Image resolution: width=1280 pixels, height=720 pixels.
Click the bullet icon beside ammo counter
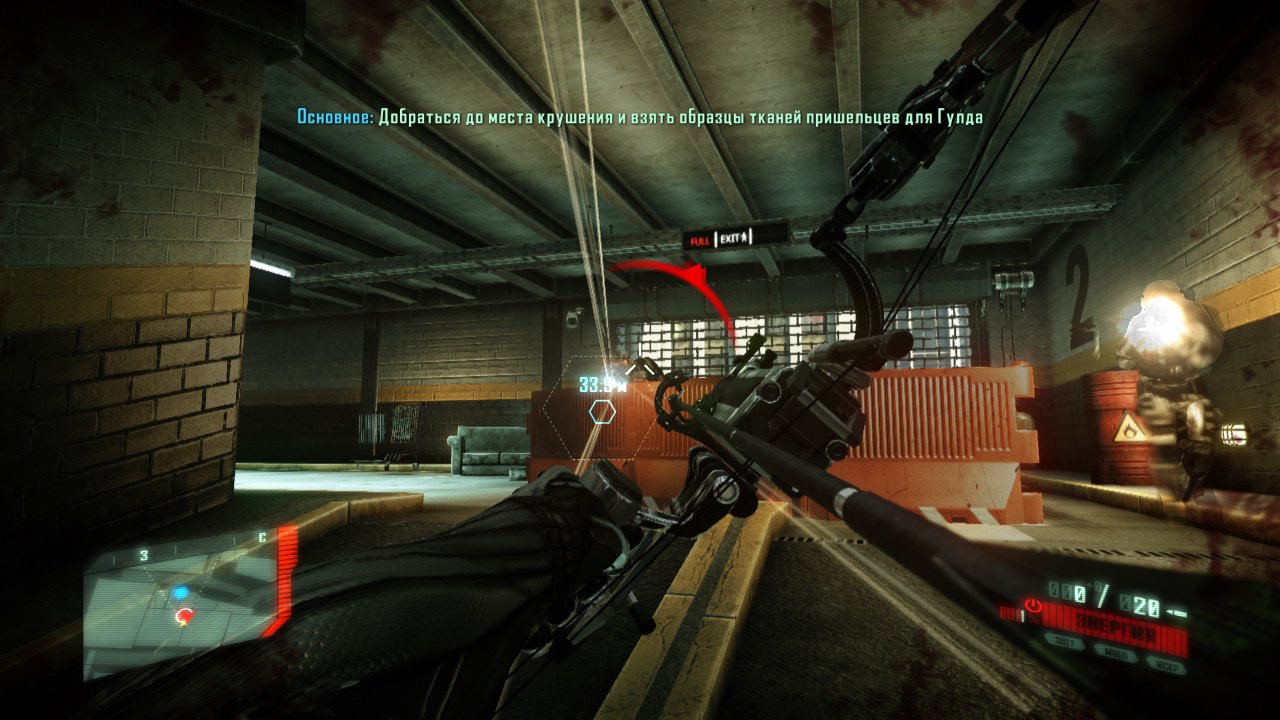pyautogui.click(x=1176, y=611)
